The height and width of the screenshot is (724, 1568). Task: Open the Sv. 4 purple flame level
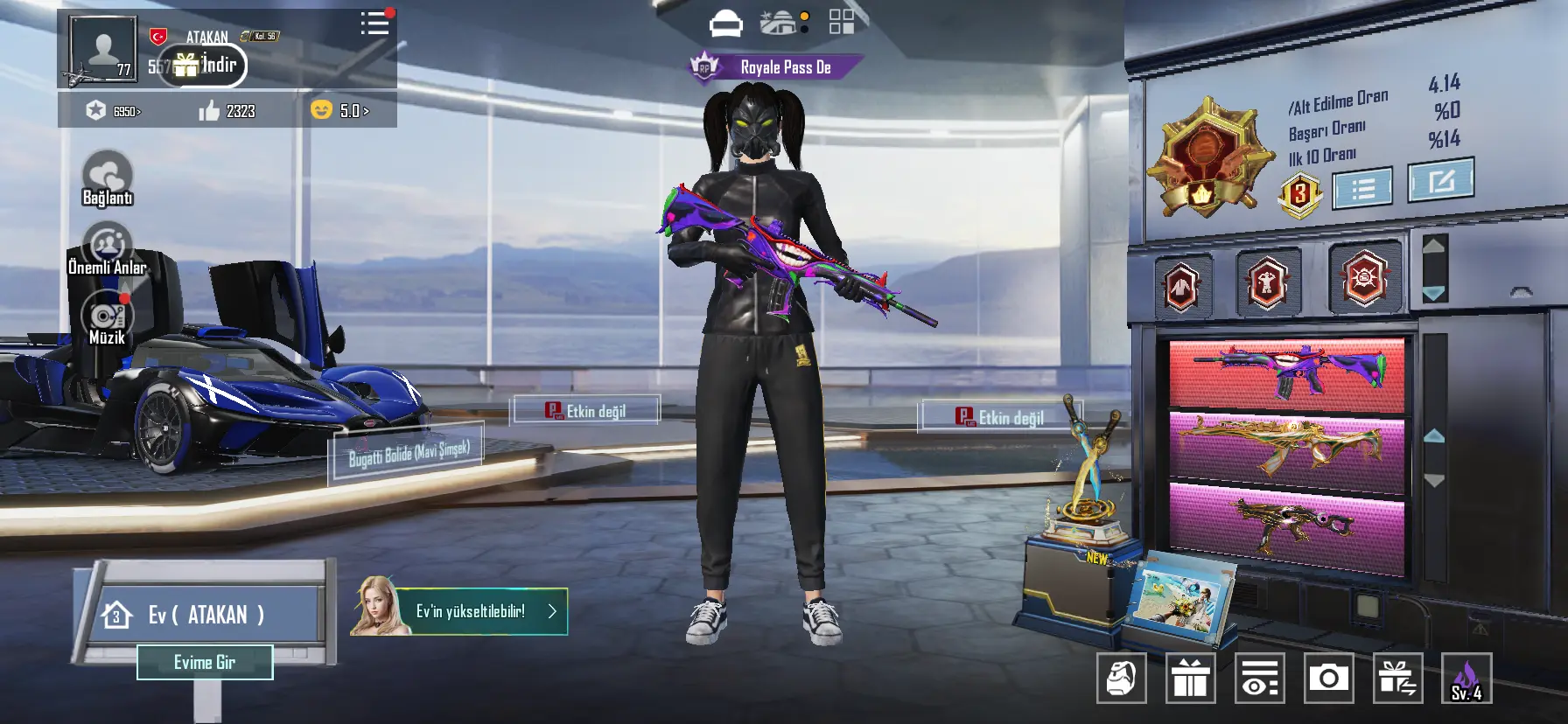click(1466, 678)
